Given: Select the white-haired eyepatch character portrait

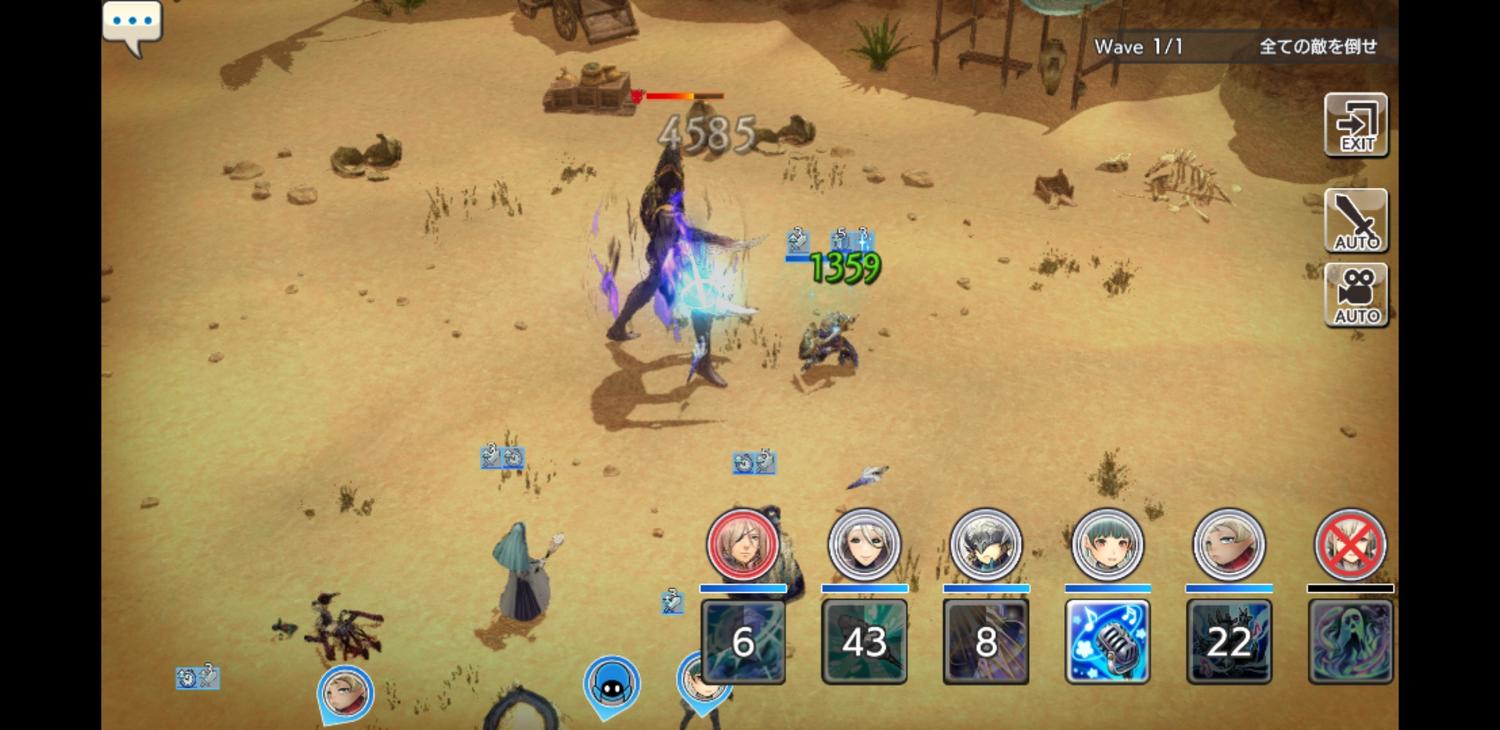Looking at the screenshot, I should coord(865,545).
